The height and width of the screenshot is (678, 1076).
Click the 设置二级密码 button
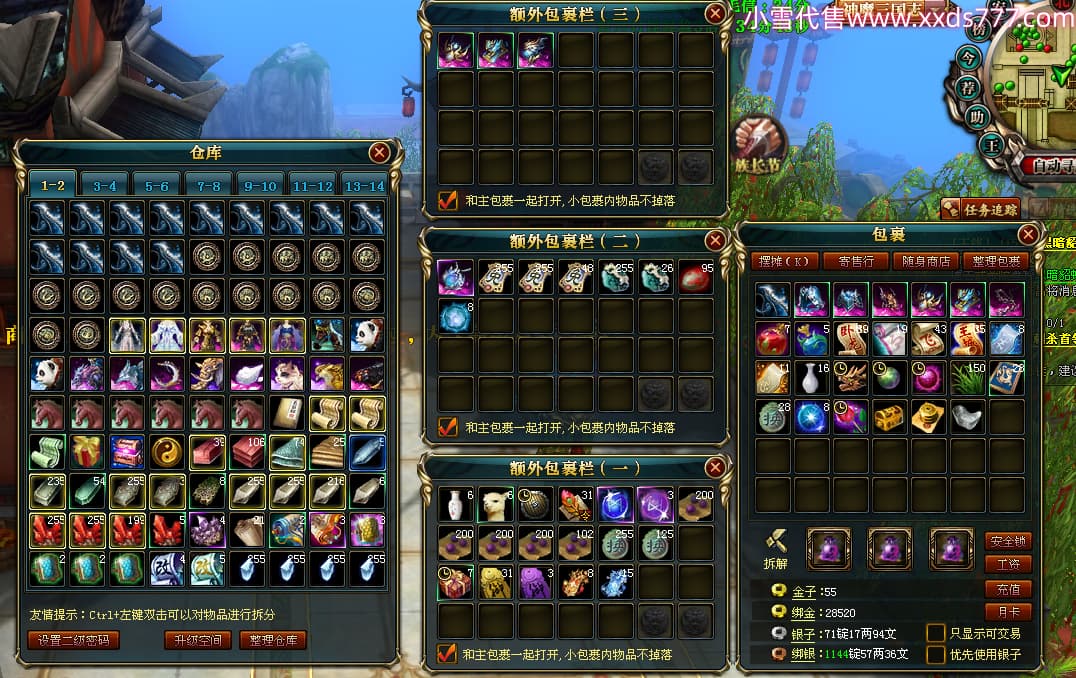(x=73, y=640)
